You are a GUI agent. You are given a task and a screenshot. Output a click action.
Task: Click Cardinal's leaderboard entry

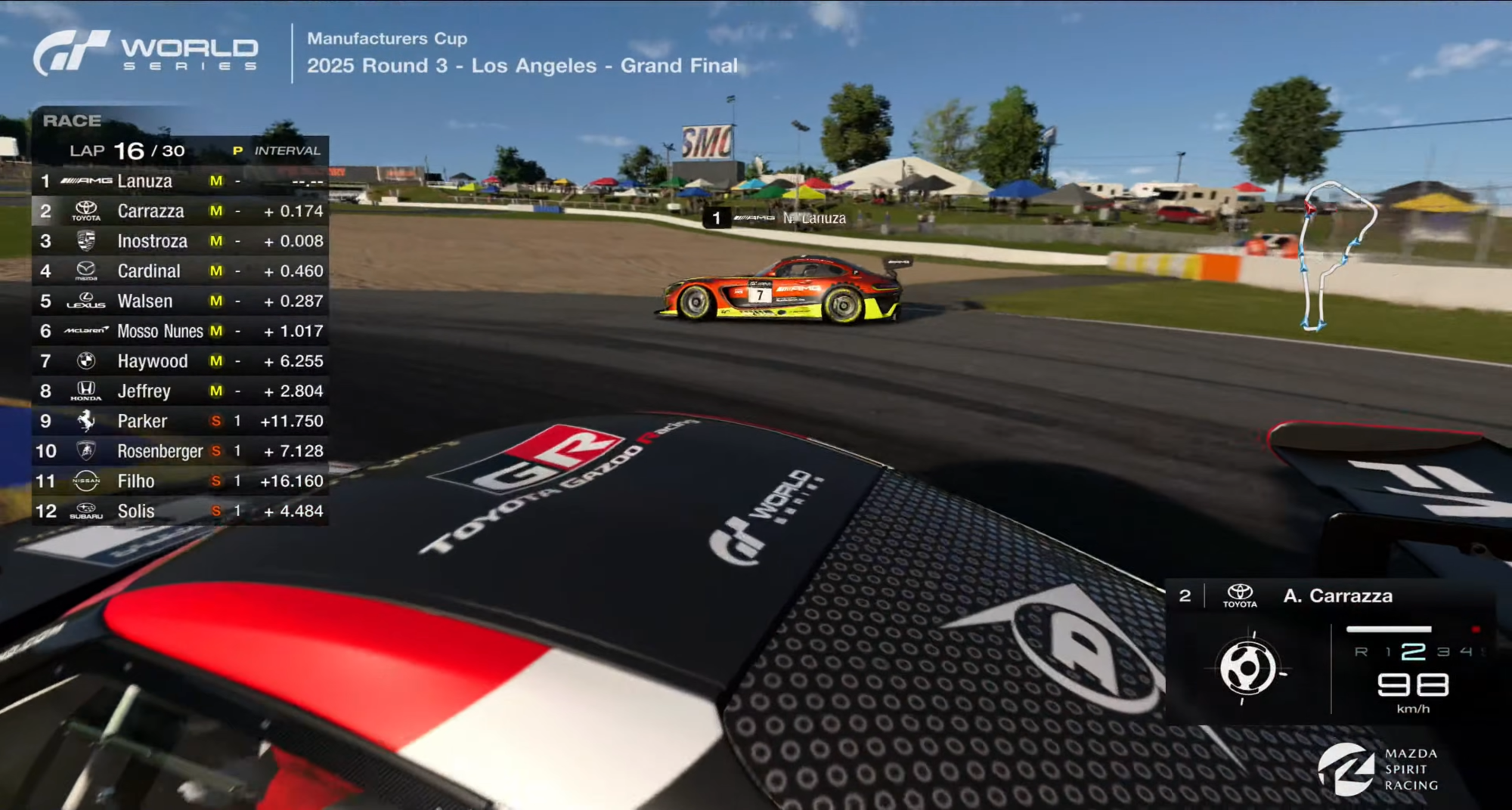coord(180,271)
